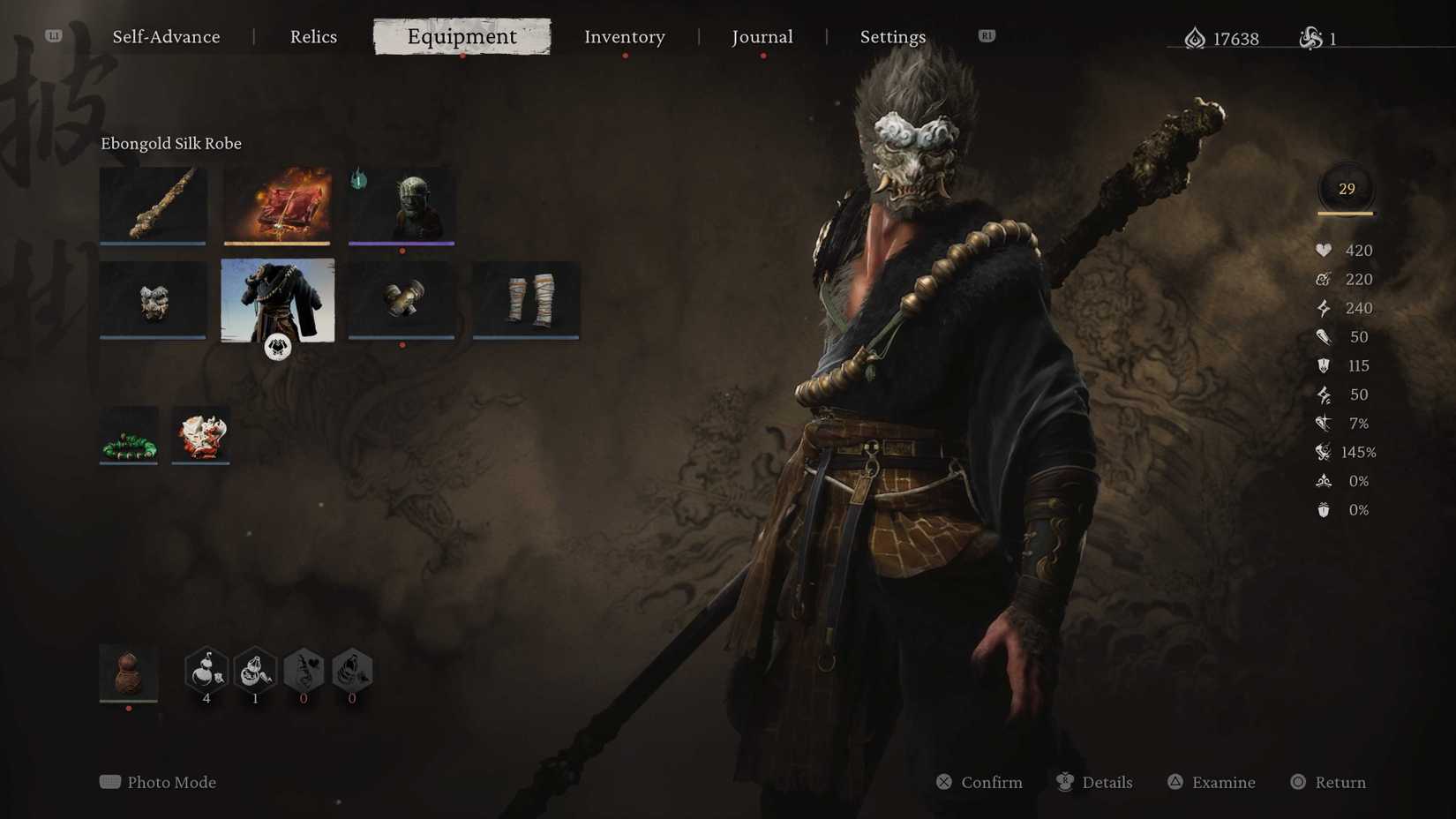Pick the white mask headgear slot

click(153, 300)
